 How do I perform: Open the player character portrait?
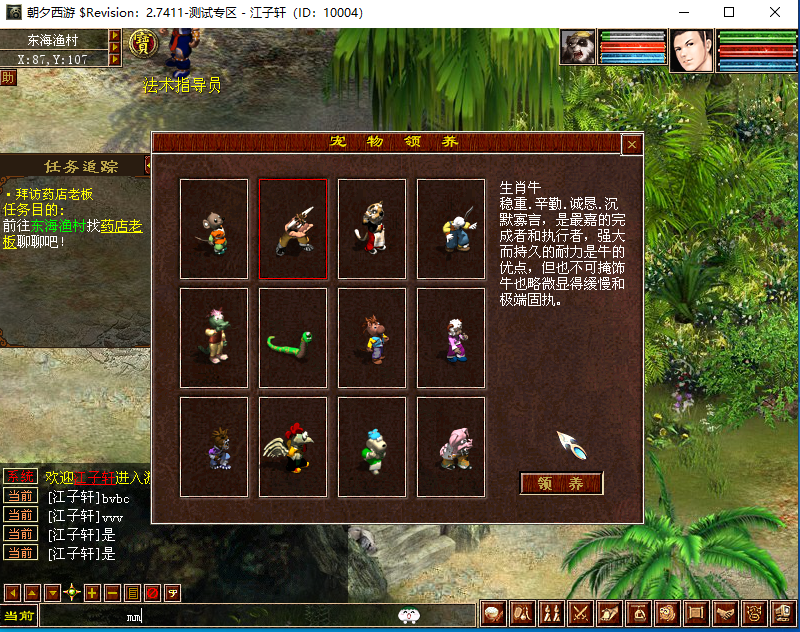click(x=691, y=49)
